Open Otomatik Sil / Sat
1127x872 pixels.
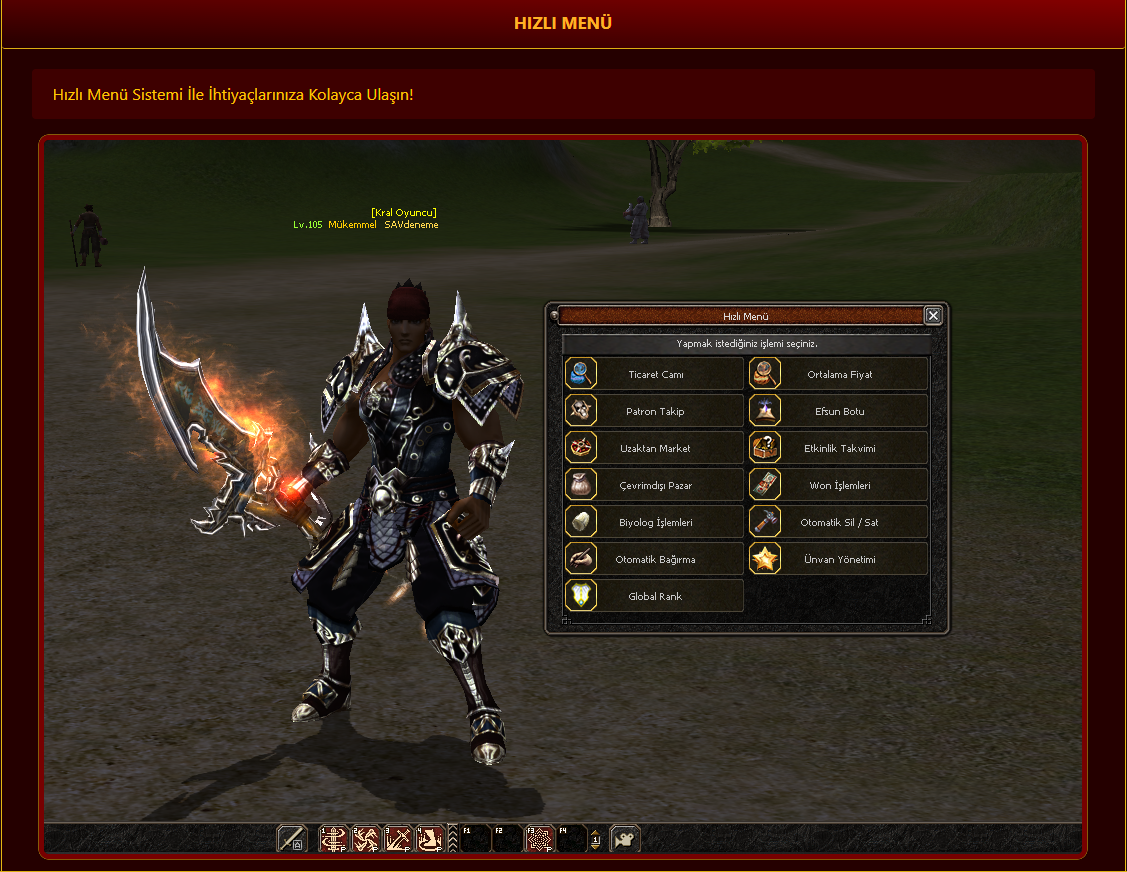point(839,522)
